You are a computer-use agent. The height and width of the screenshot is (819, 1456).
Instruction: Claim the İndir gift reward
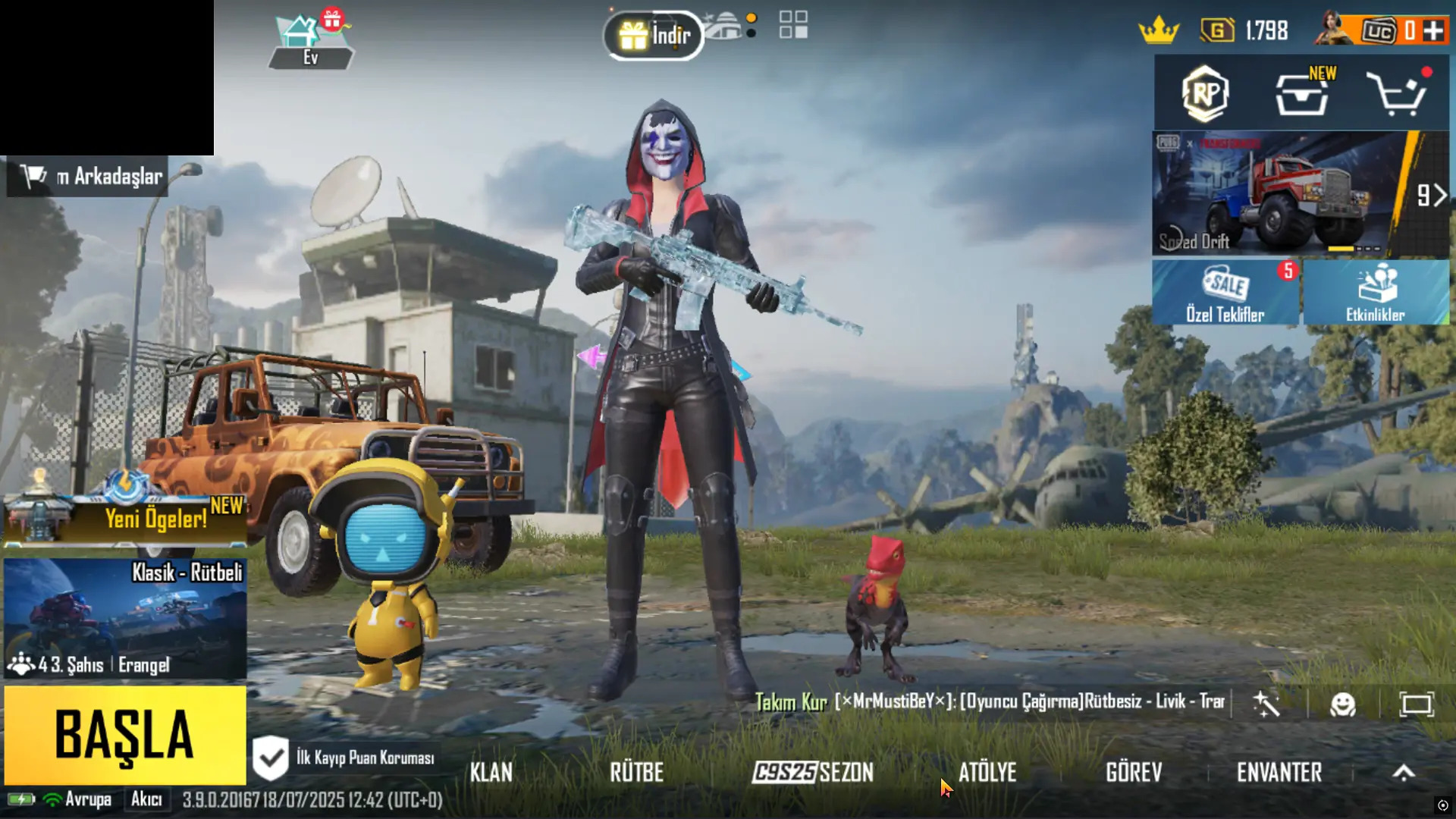tap(652, 33)
